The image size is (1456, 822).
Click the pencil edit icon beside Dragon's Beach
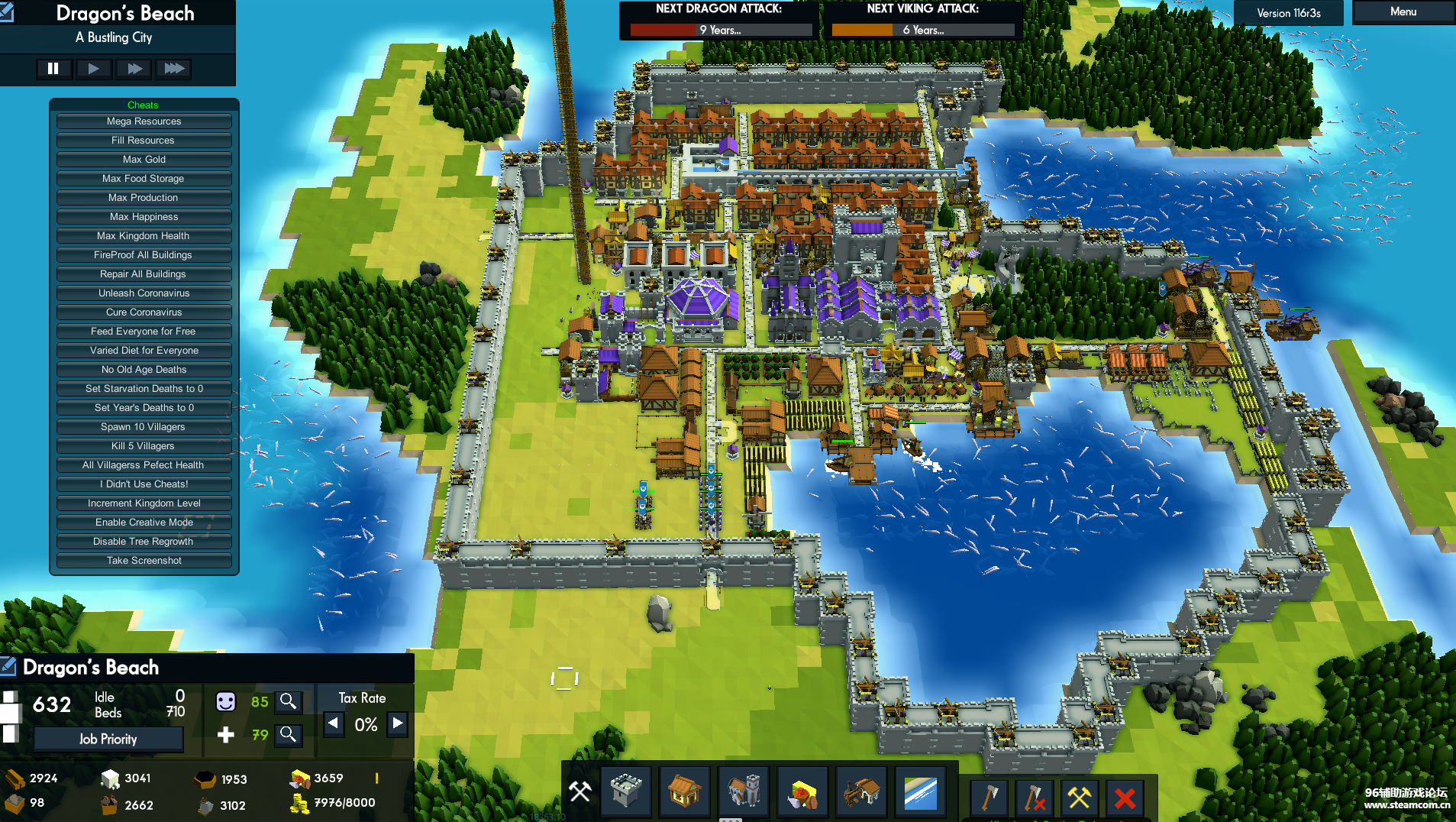pyautogui.click(x=8, y=666)
